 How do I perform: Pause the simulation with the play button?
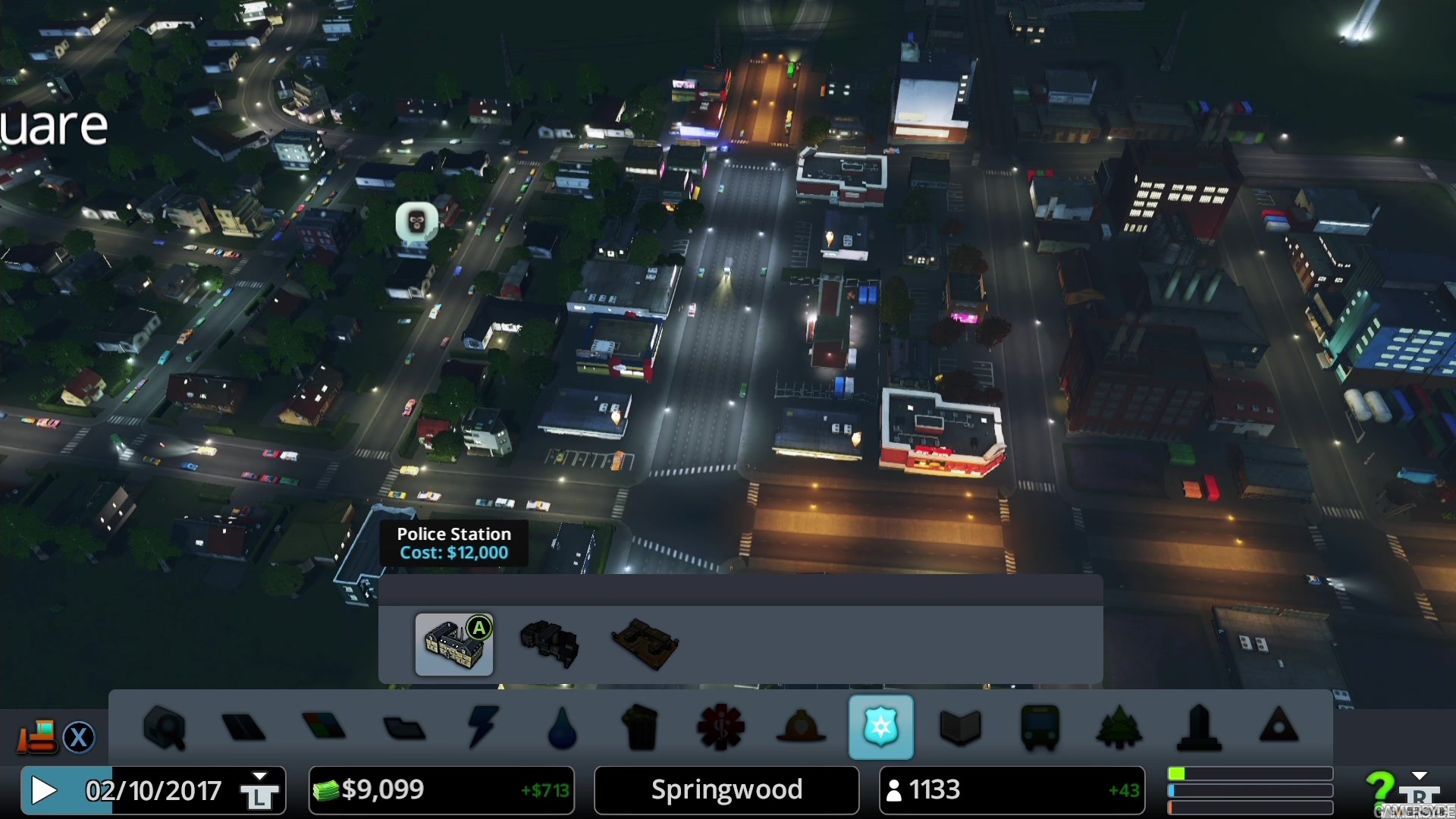pyautogui.click(x=43, y=790)
